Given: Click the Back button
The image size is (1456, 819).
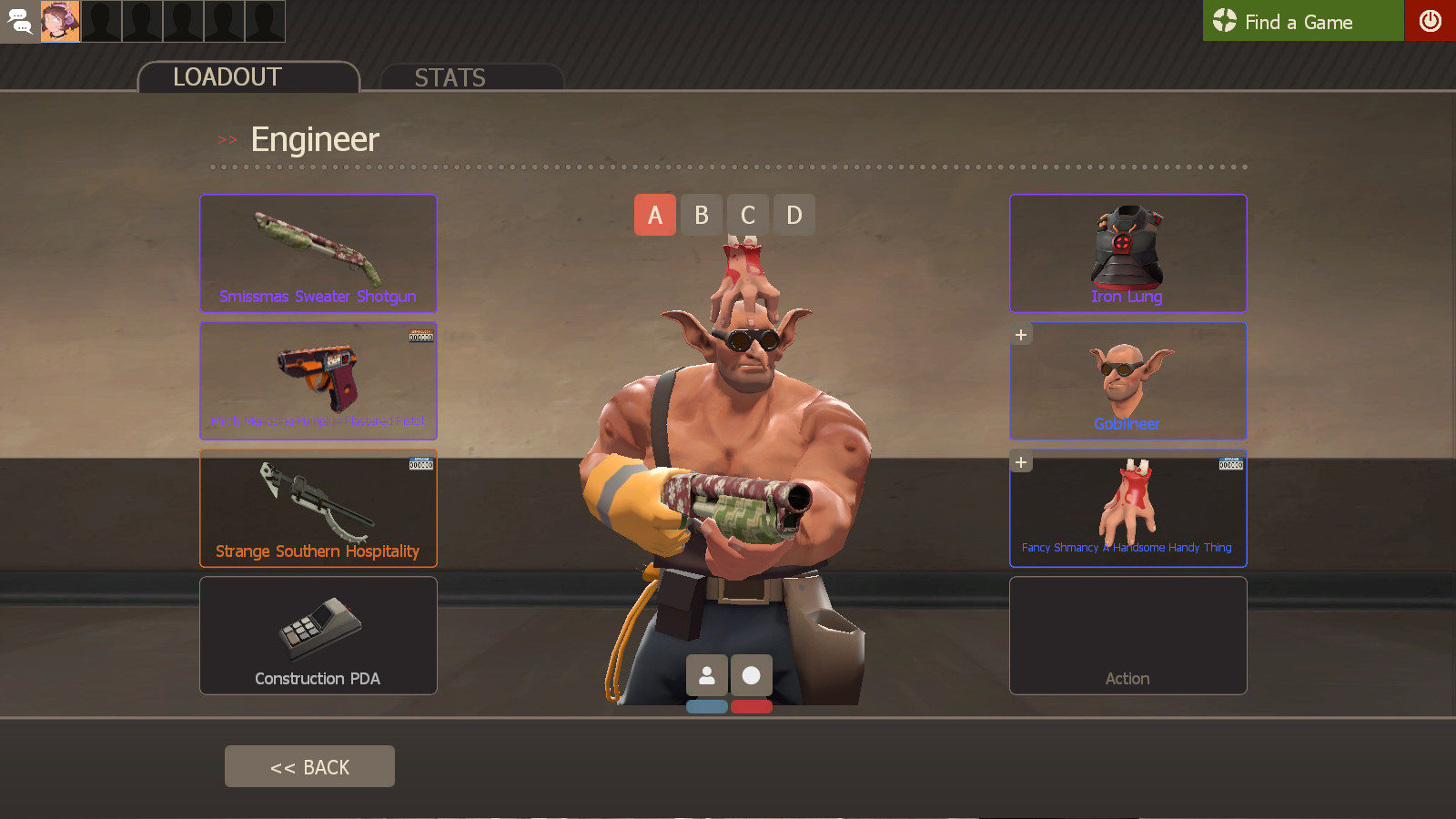Looking at the screenshot, I should point(309,765).
